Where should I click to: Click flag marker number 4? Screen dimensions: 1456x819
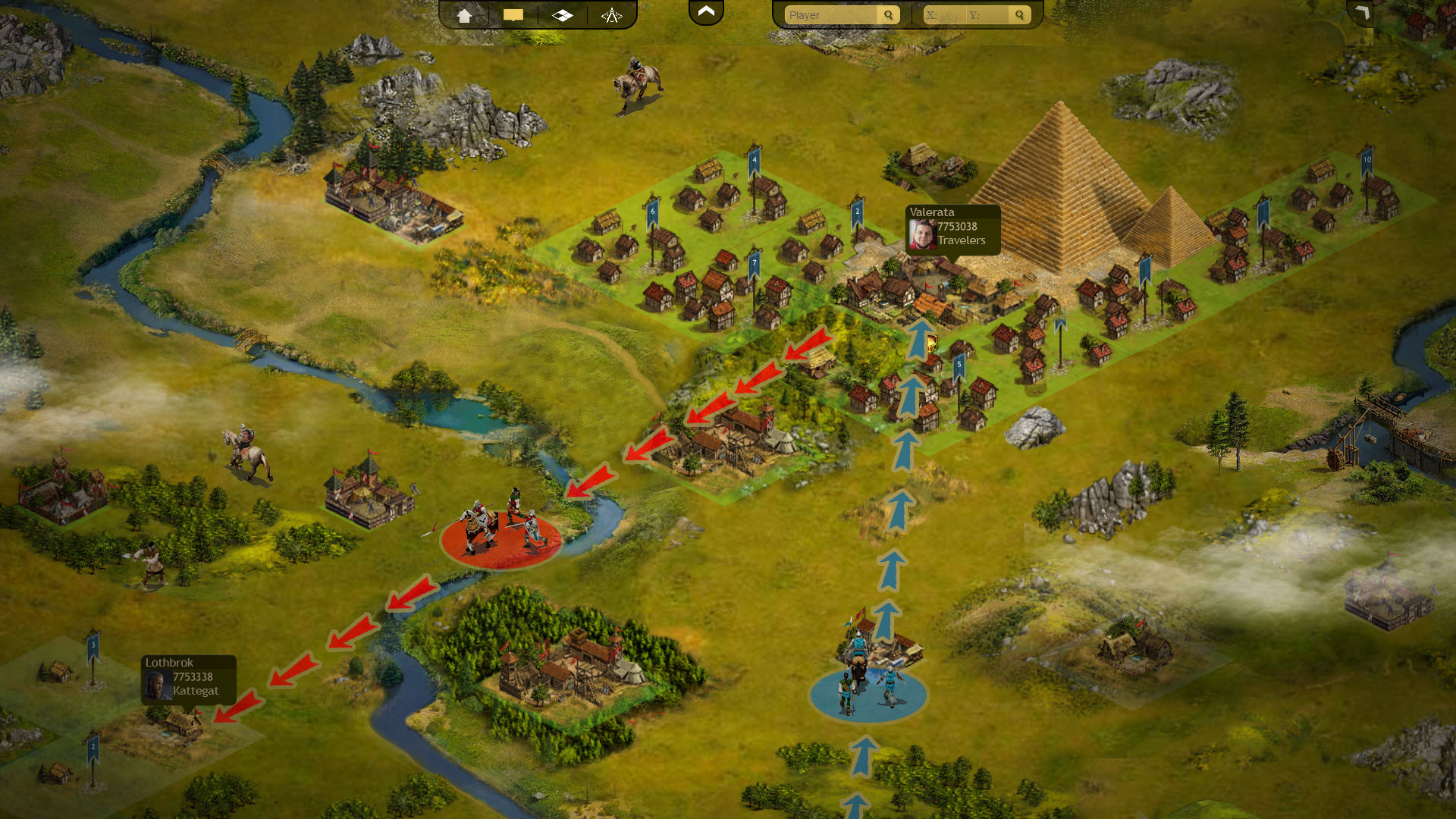[x=753, y=160]
